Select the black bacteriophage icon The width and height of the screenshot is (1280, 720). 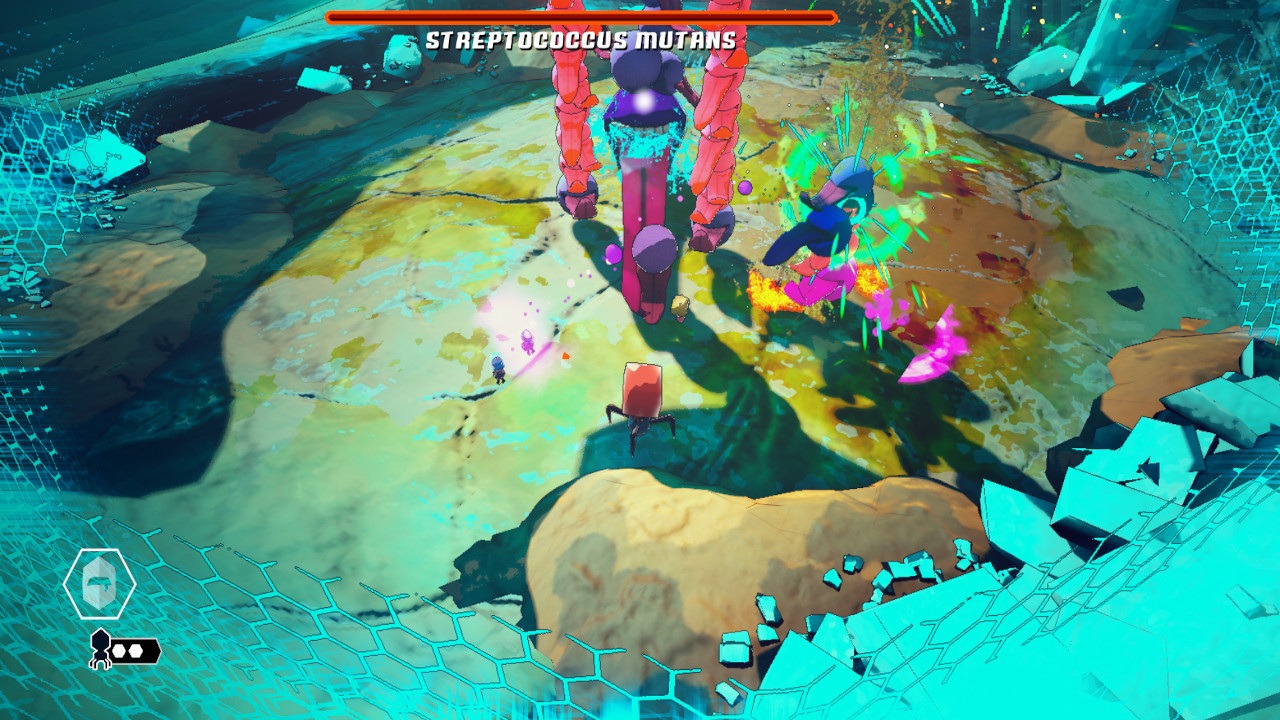point(100,648)
